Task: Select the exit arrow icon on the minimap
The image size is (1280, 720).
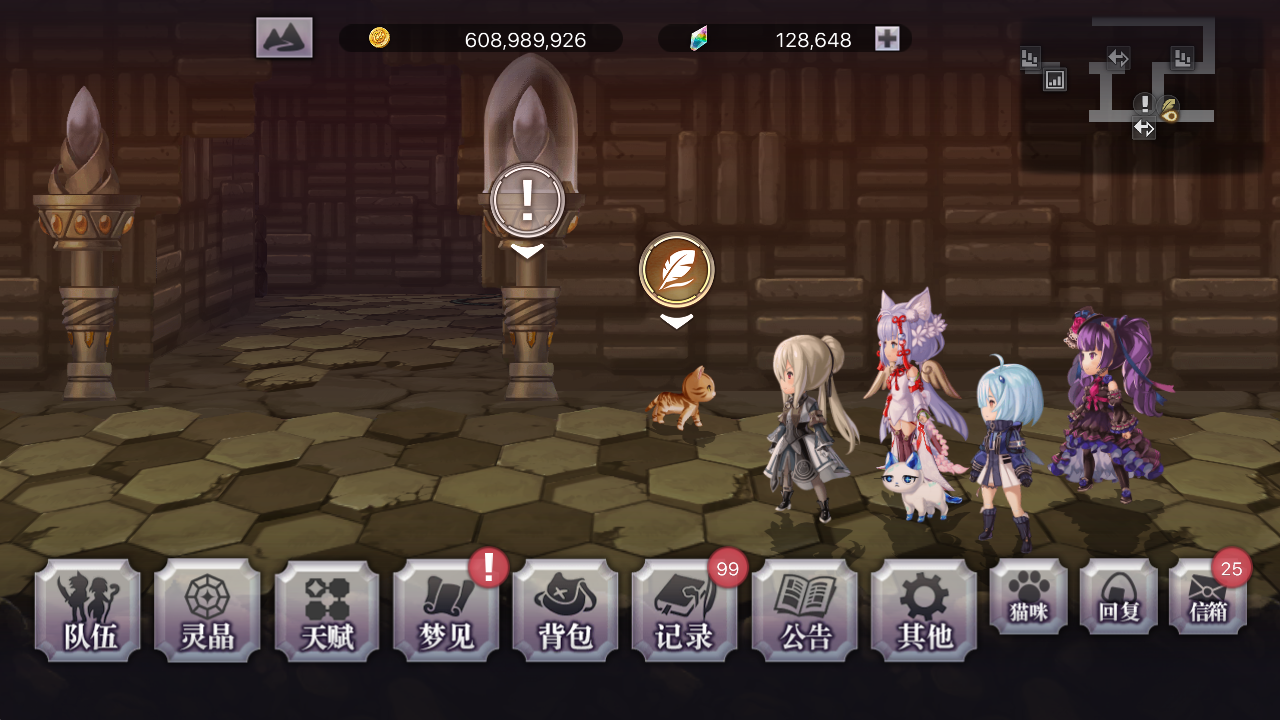Action: pyautogui.click(x=1143, y=128)
